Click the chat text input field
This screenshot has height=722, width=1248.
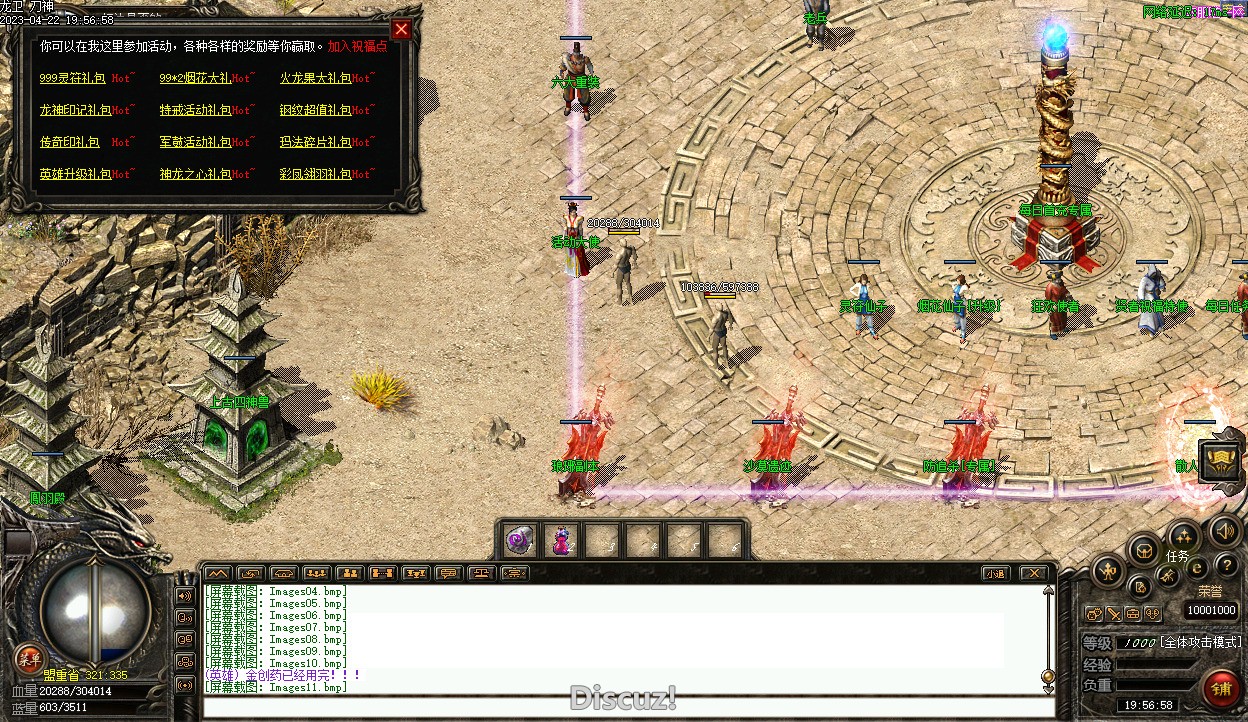click(620, 707)
